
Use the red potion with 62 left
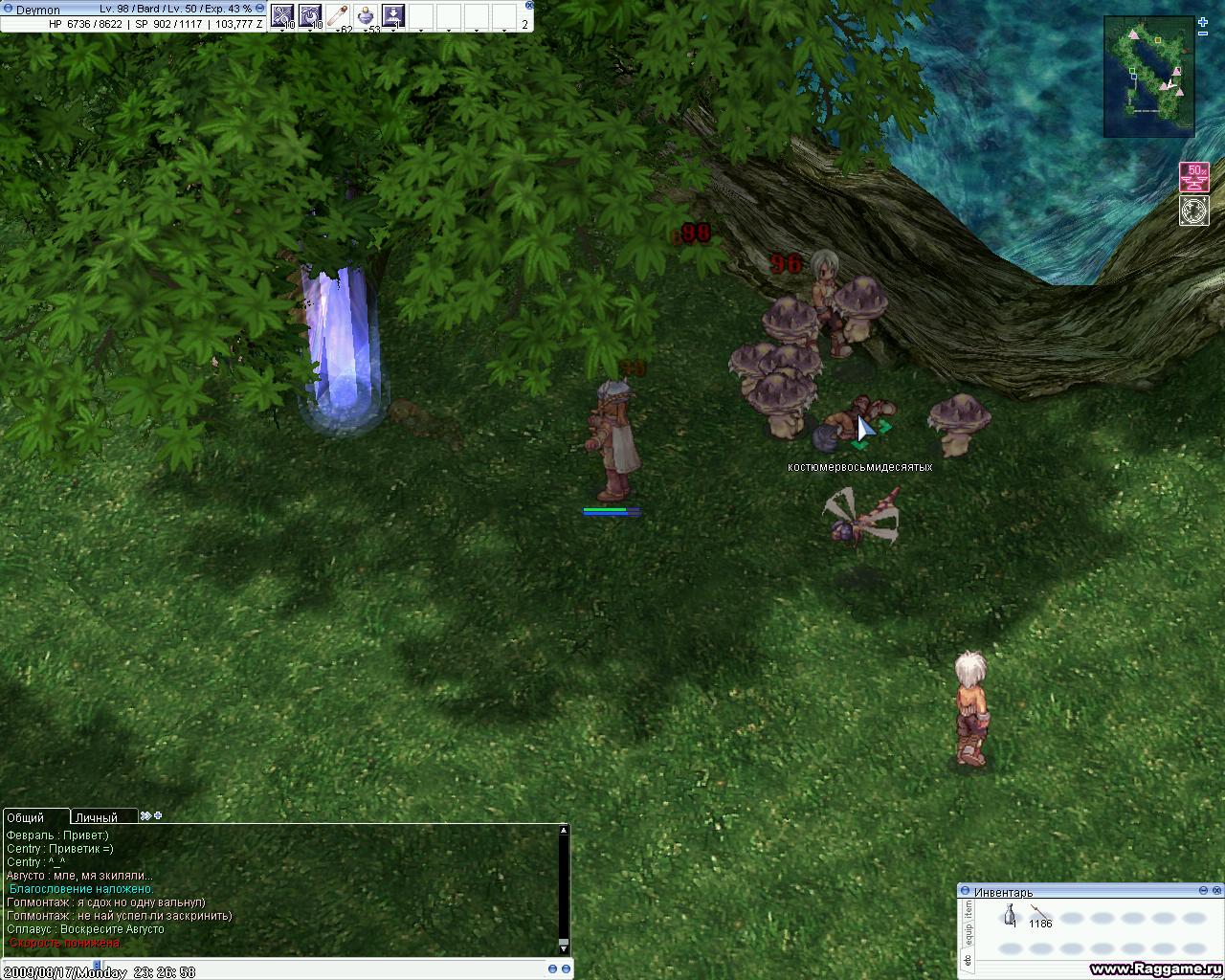[x=338, y=15]
